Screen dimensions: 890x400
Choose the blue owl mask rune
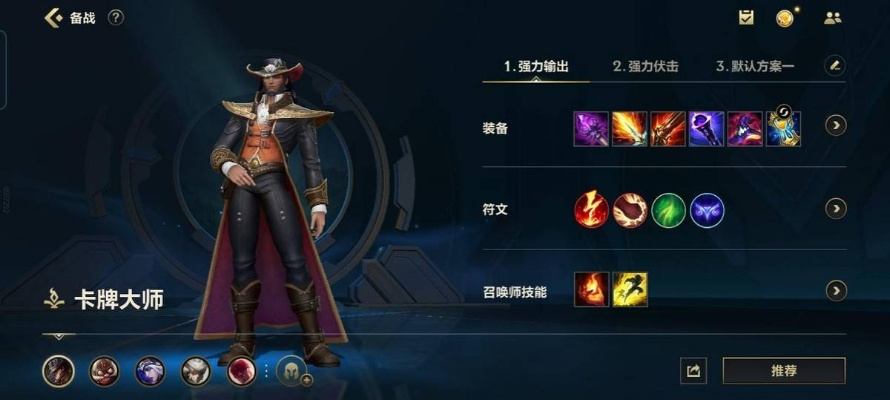[x=707, y=210]
